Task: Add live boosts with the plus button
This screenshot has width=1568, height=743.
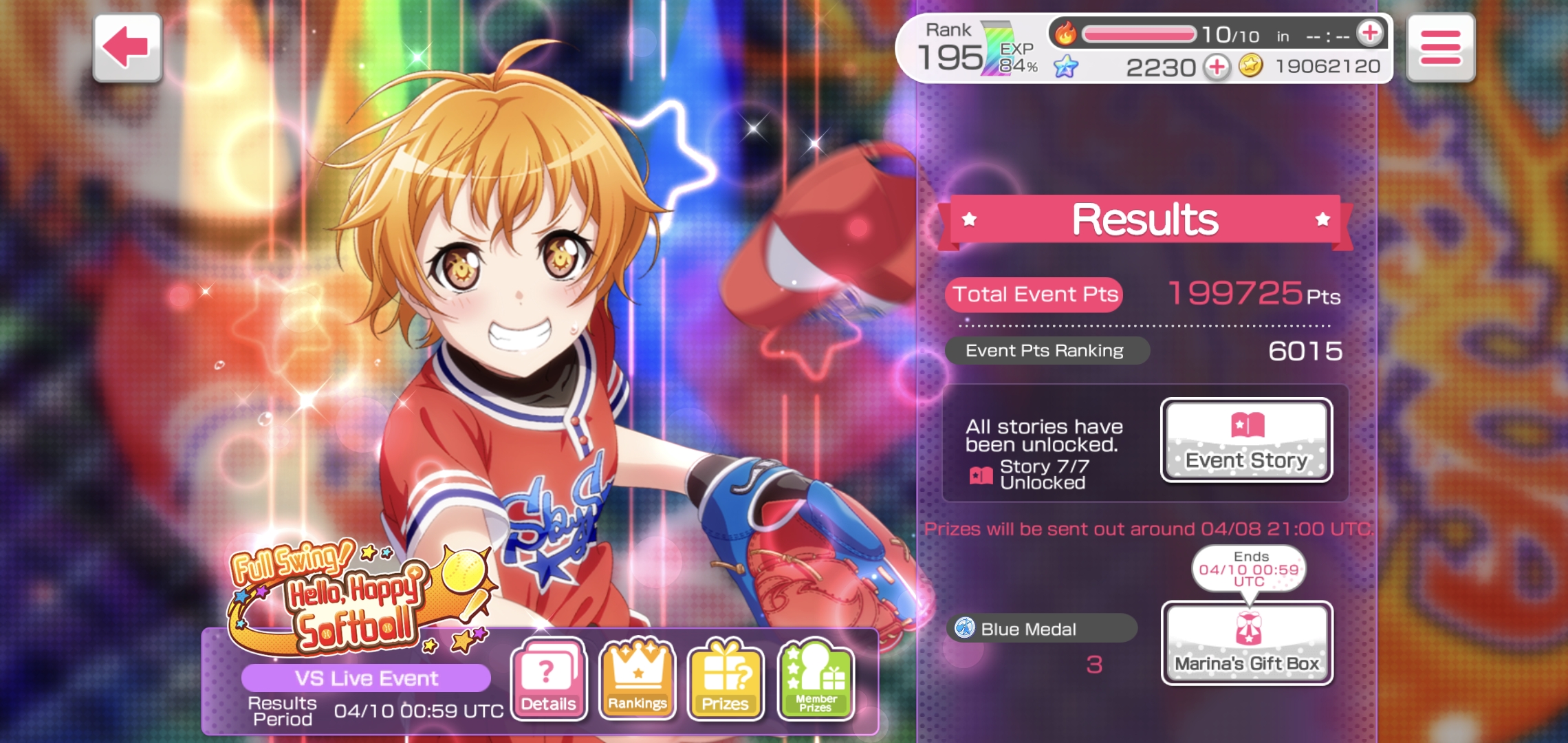Action: point(1370,33)
